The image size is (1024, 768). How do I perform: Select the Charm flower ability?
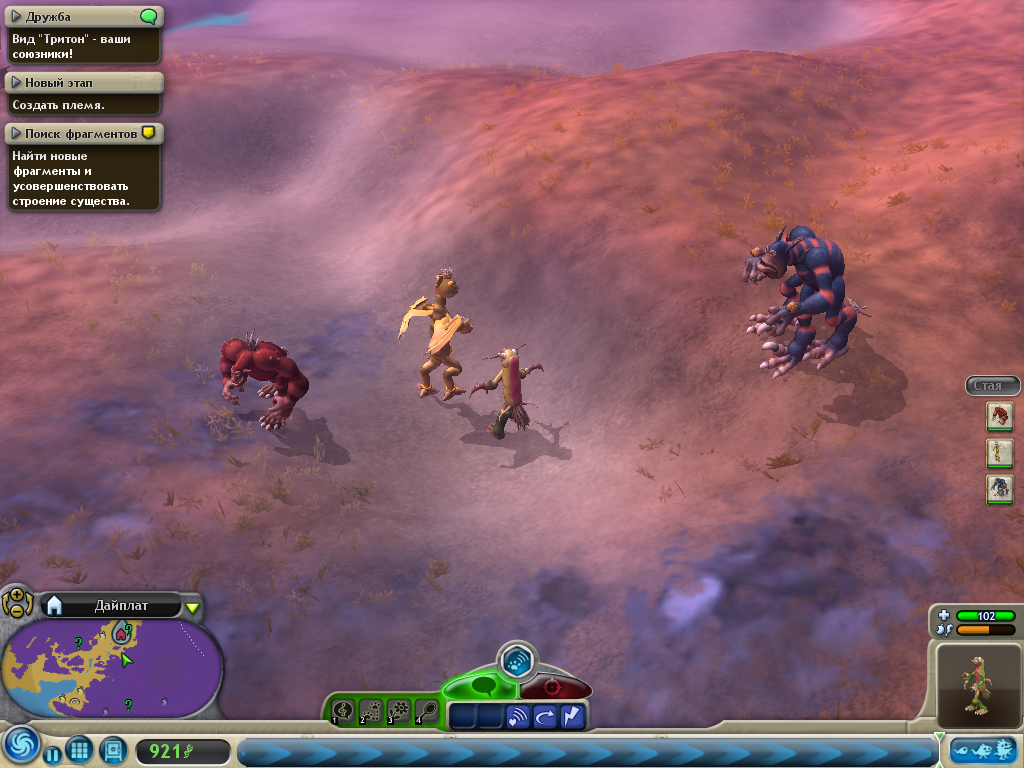click(399, 711)
